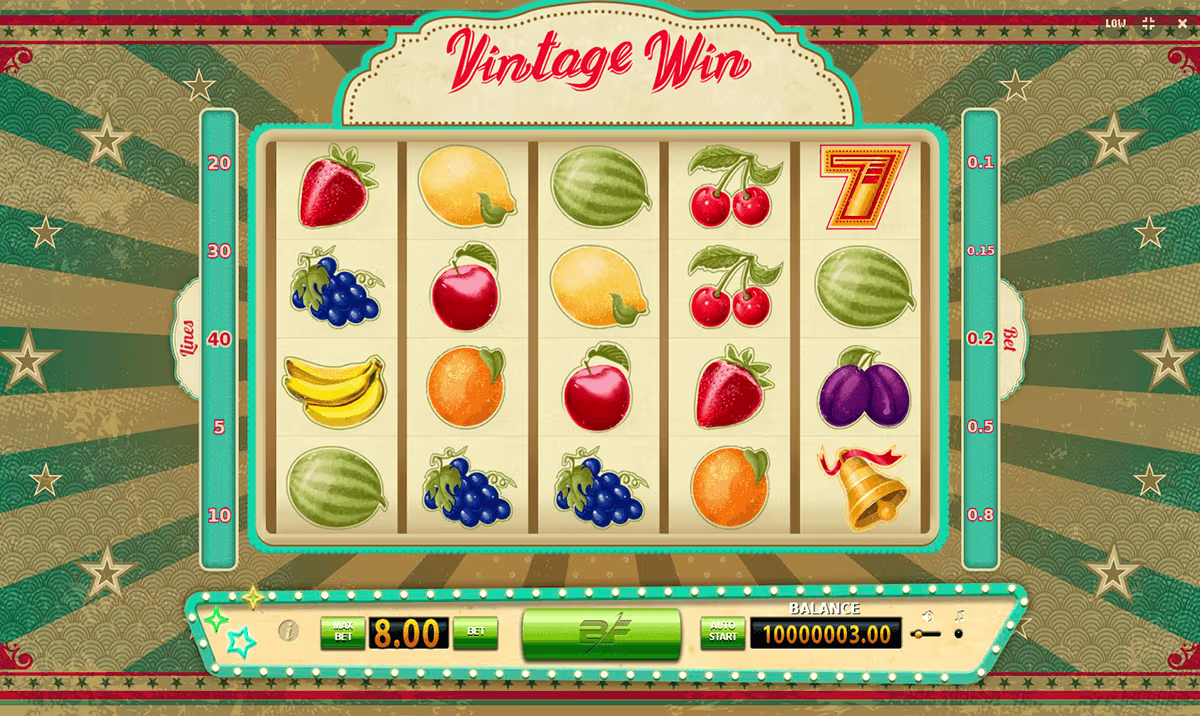1200x716 pixels.
Task: Spin the reels with the big green button
Action: 601,634
